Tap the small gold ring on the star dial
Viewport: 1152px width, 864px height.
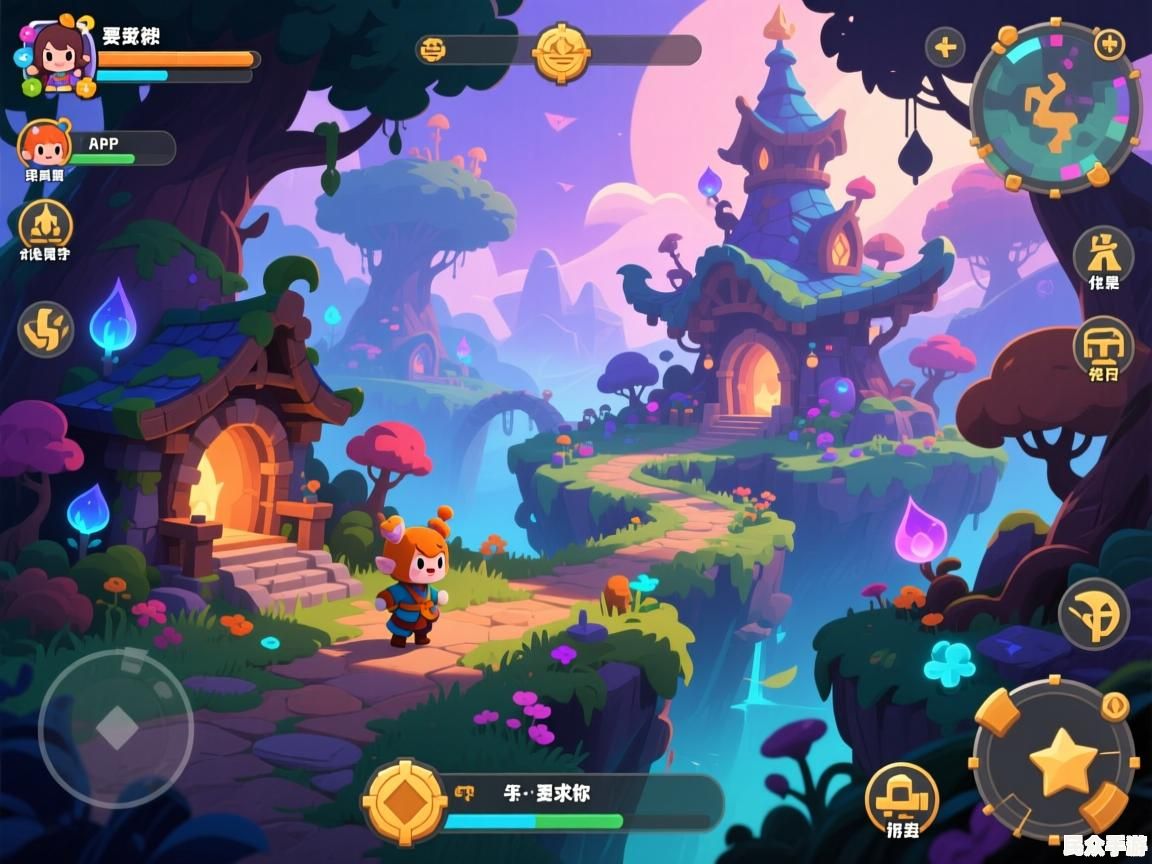[x=1115, y=707]
